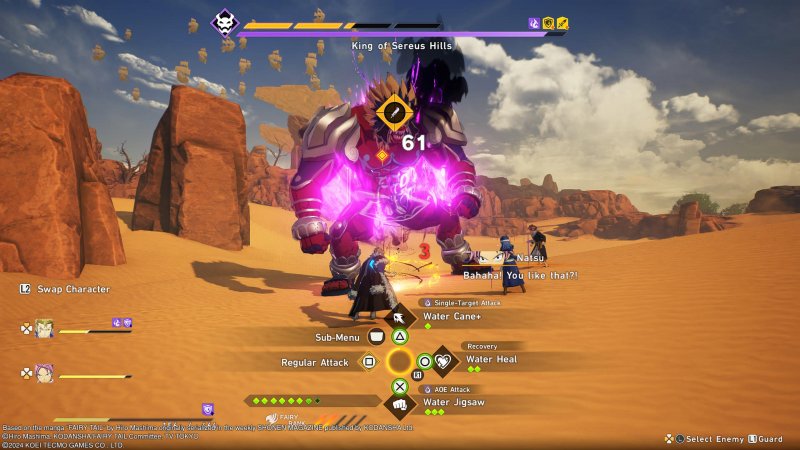The height and width of the screenshot is (450, 800).
Task: Select the weakness marker above the boss
Action: (395, 111)
